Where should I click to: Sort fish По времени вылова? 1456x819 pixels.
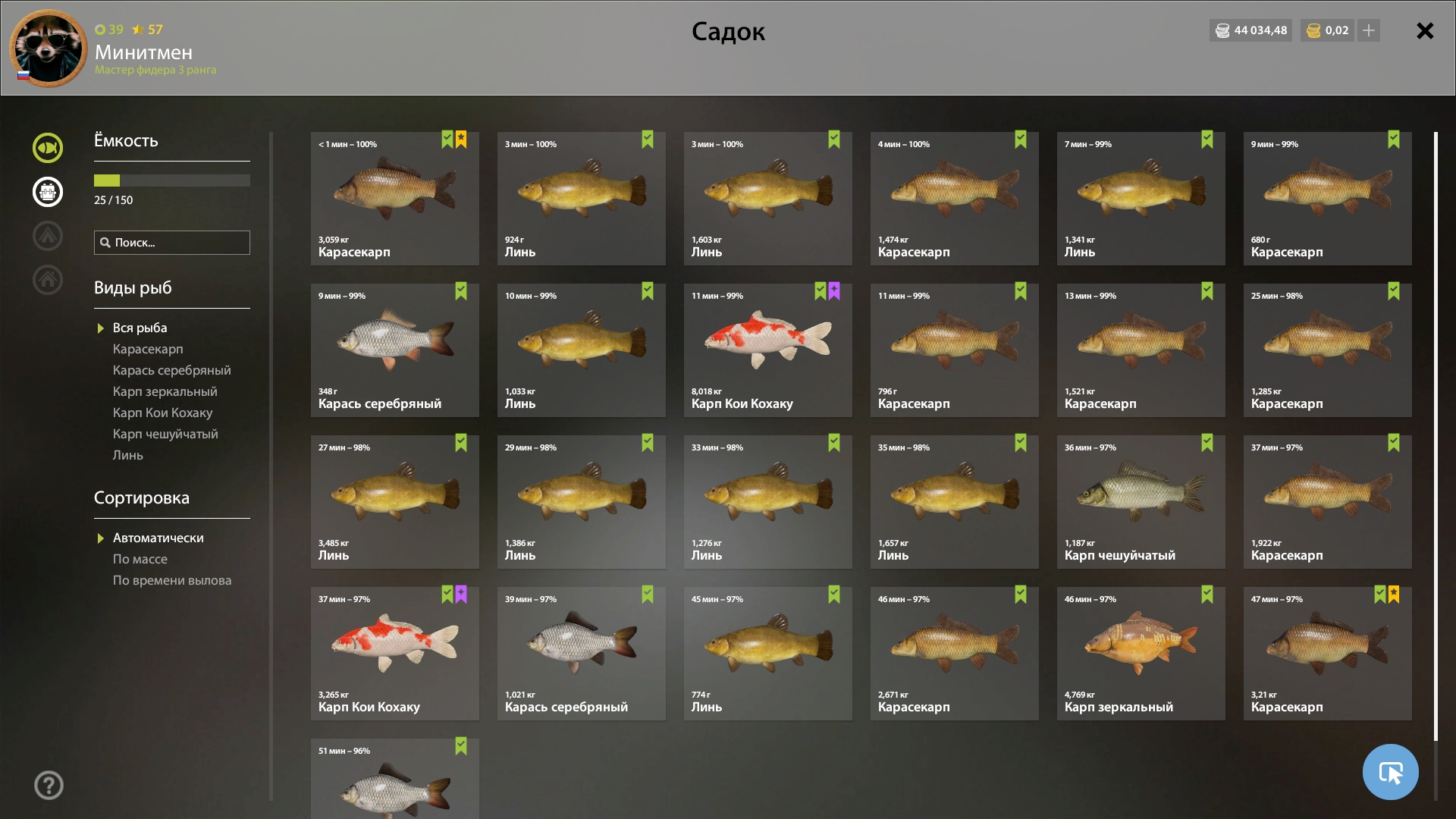click(x=172, y=580)
